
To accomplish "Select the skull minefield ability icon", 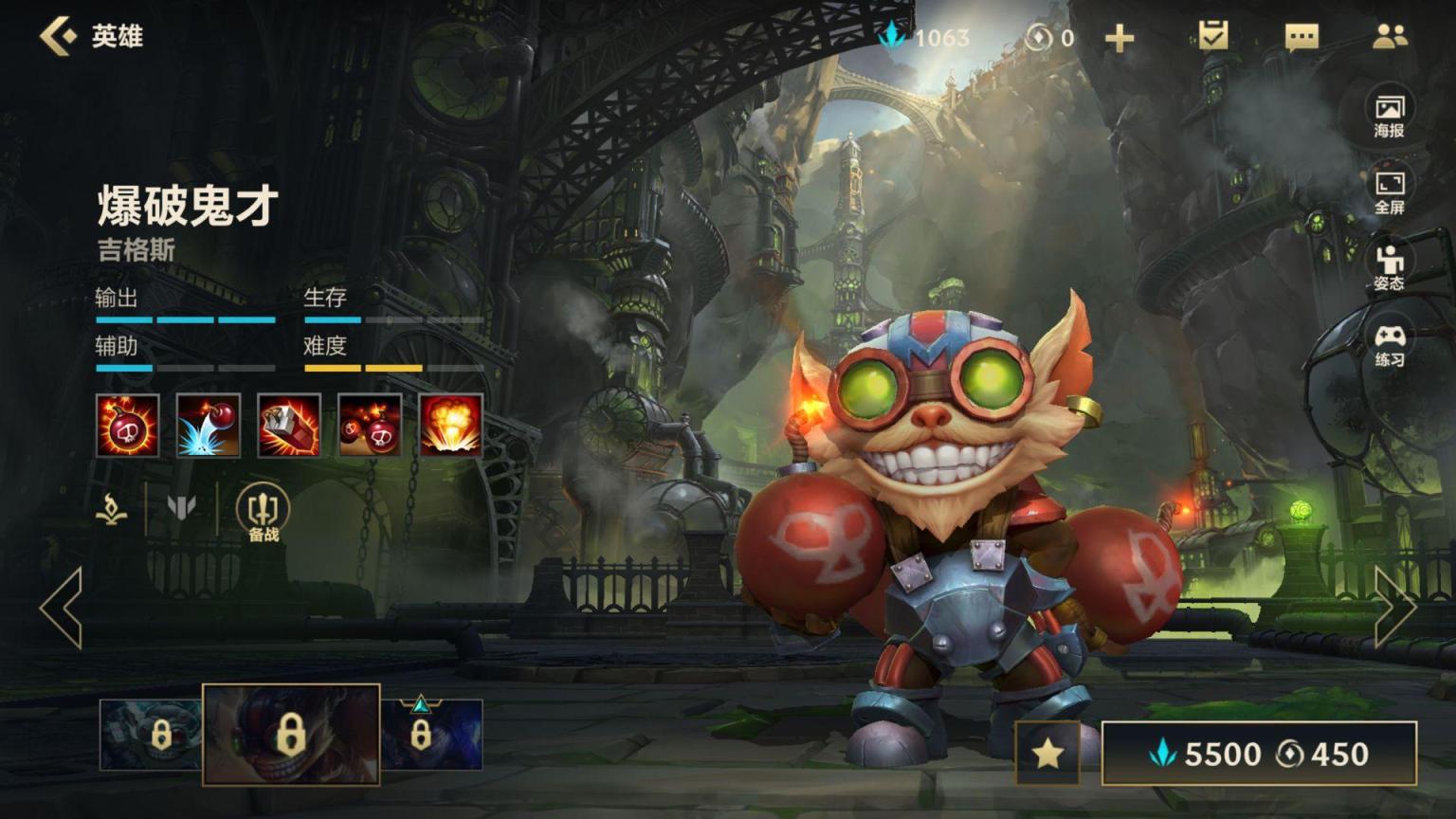I will [x=370, y=426].
